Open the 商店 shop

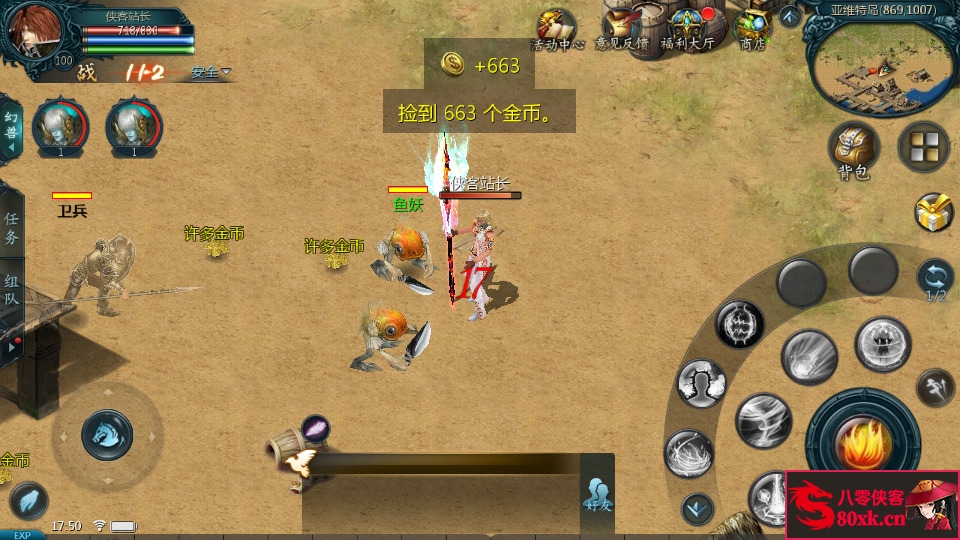753,28
